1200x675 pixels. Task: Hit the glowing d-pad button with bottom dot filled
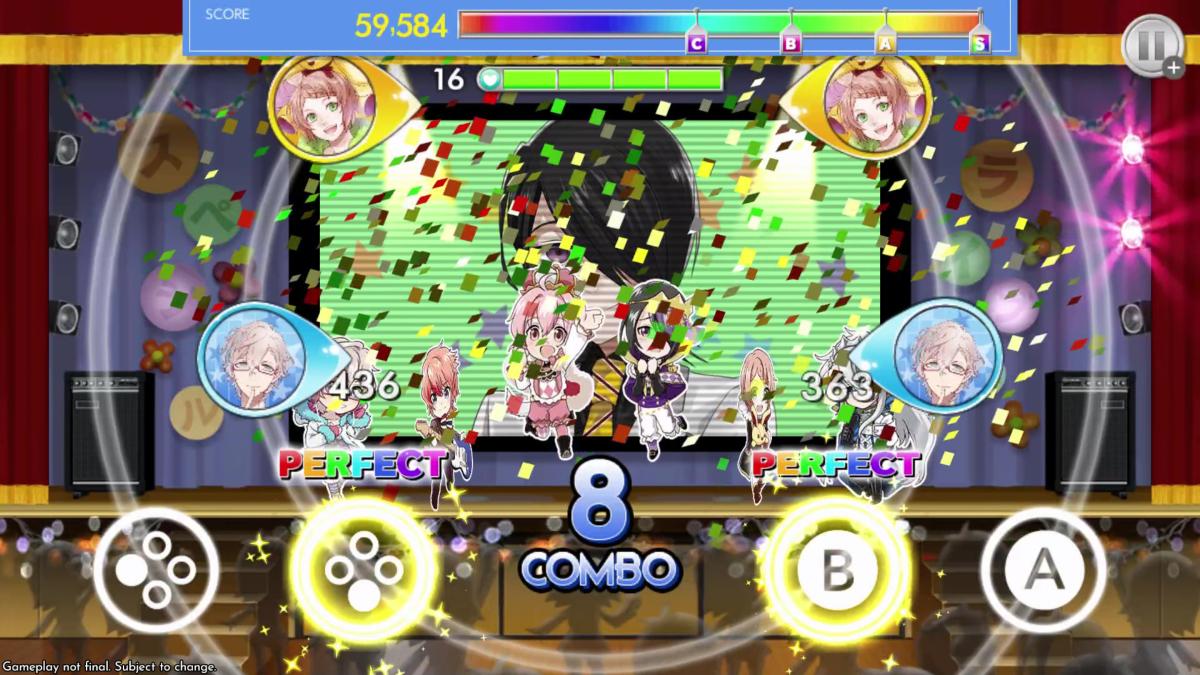[364, 570]
